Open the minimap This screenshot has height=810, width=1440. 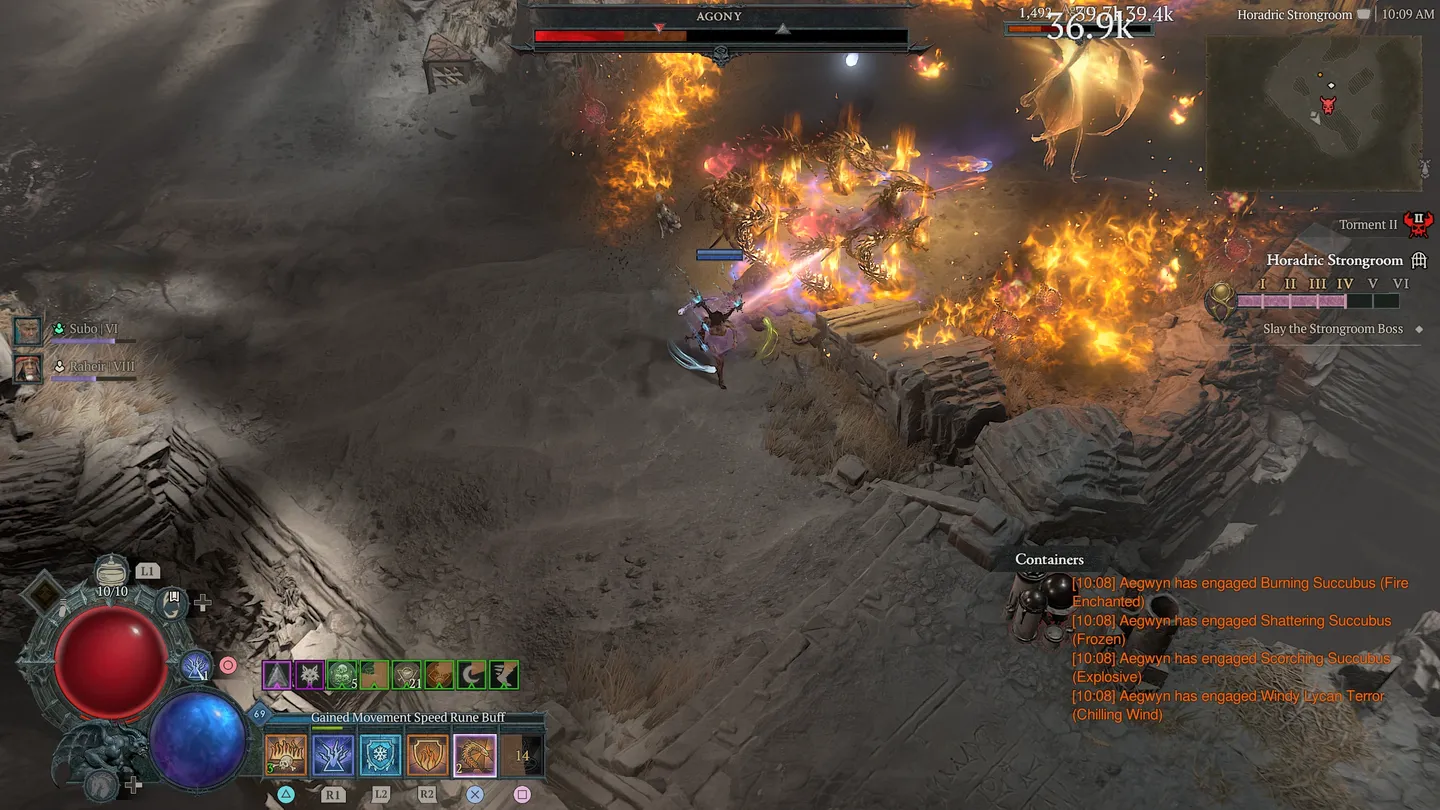coord(1313,113)
